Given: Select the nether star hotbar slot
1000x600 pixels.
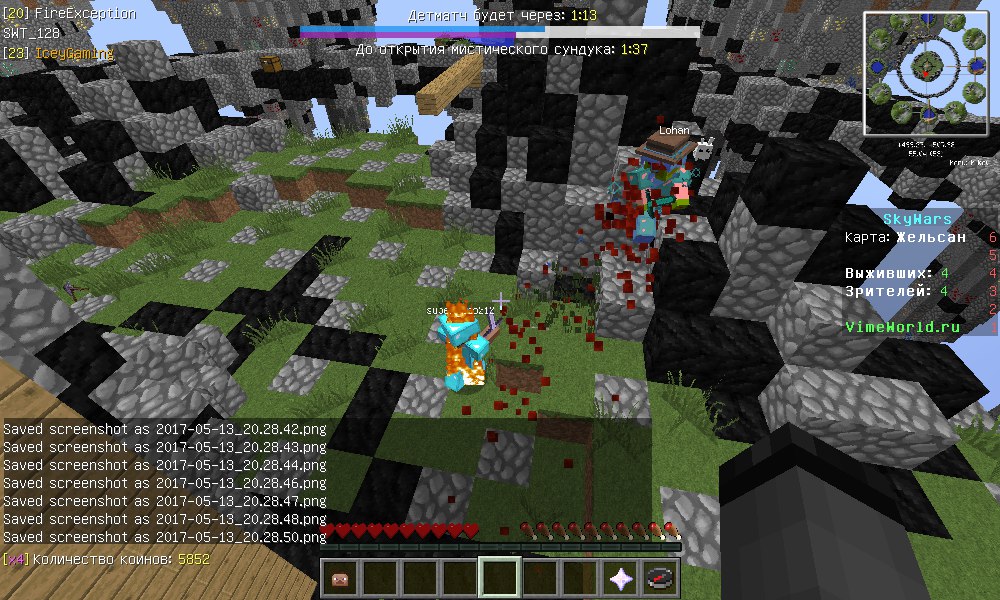Looking at the screenshot, I should click(x=620, y=578).
